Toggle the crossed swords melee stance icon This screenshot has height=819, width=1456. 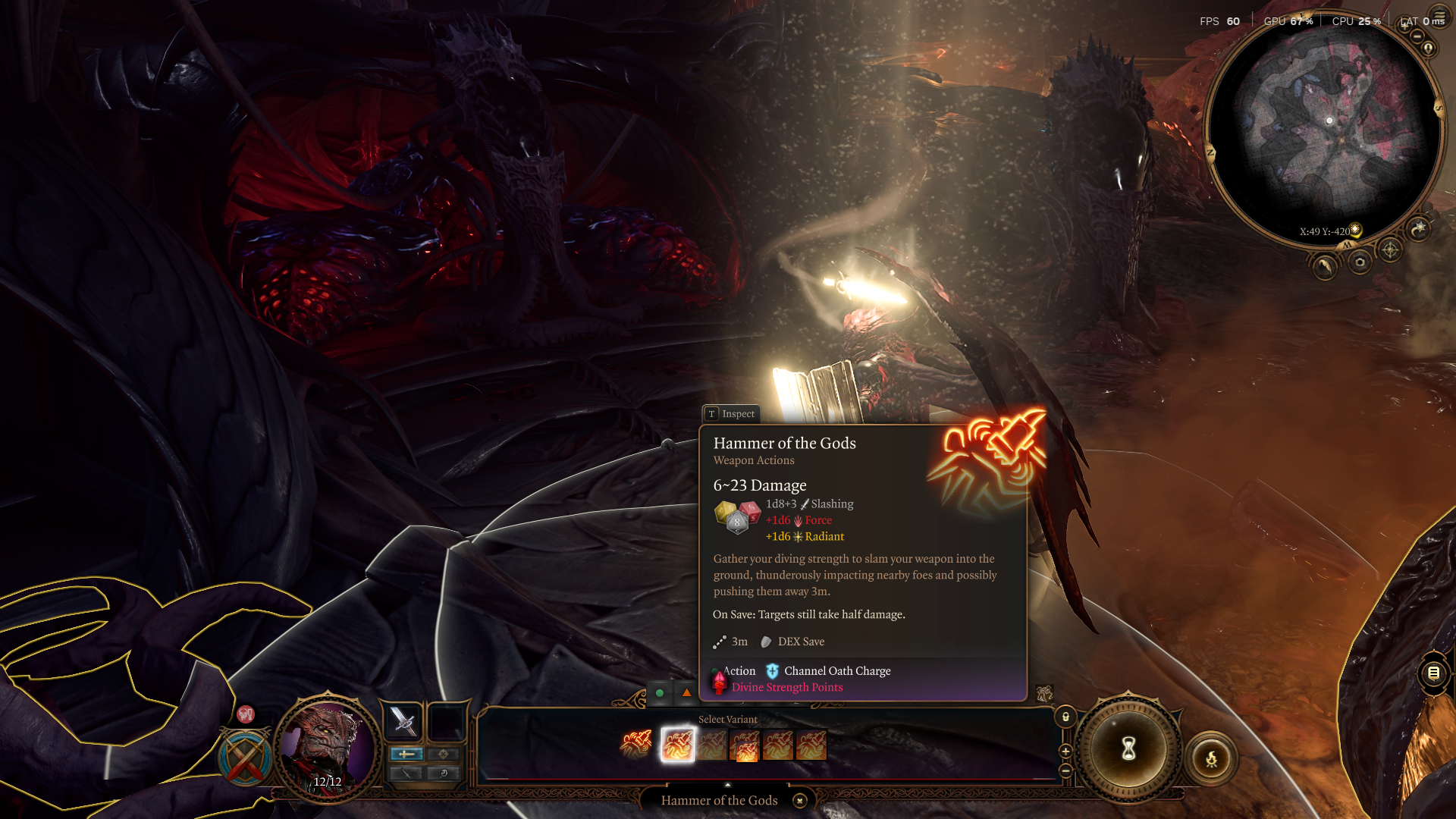coord(245,758)
